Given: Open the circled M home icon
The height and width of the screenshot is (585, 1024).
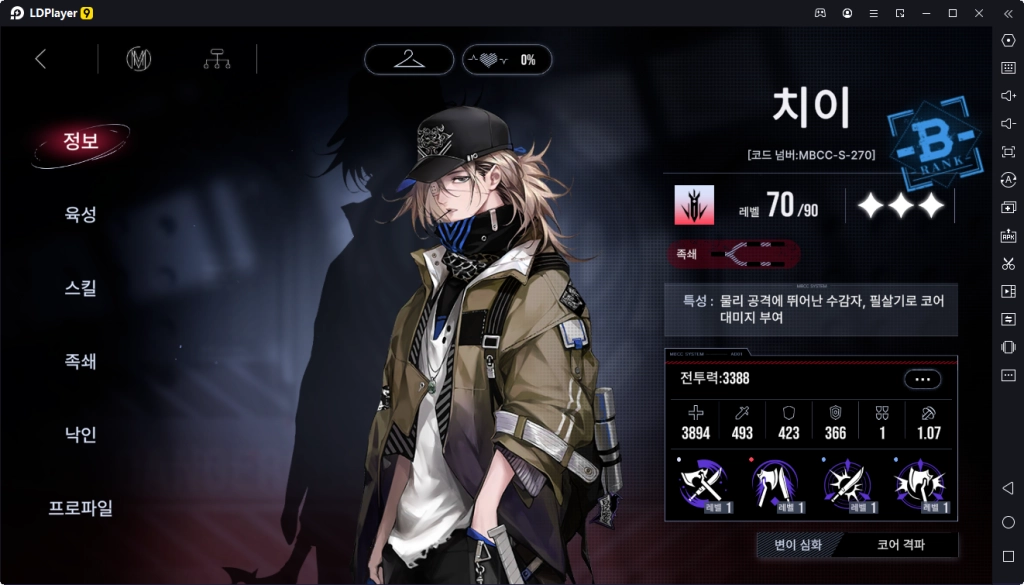Looking at the screenshot, I should point(138,59).
